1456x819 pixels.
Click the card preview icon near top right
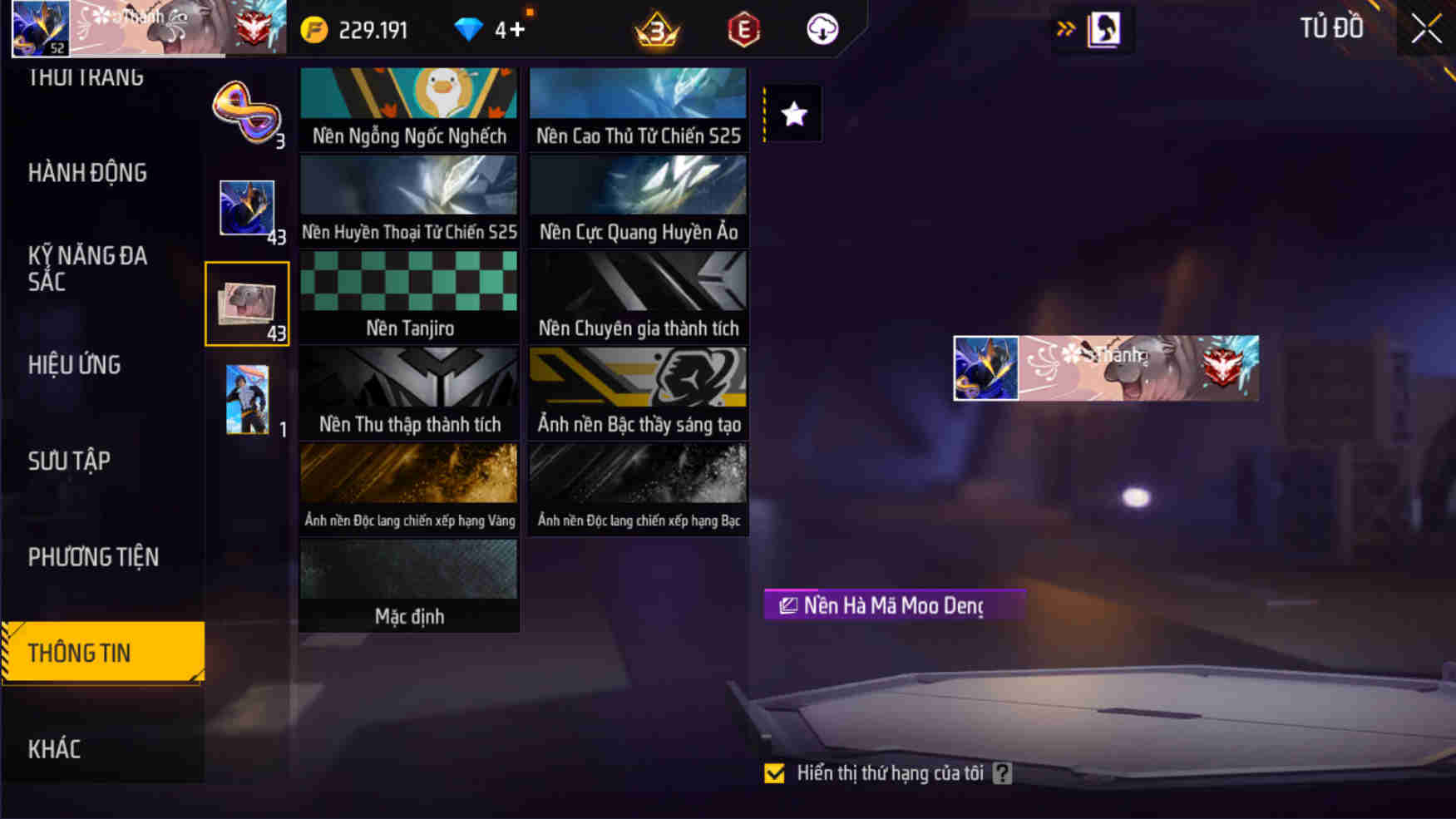1102,27
